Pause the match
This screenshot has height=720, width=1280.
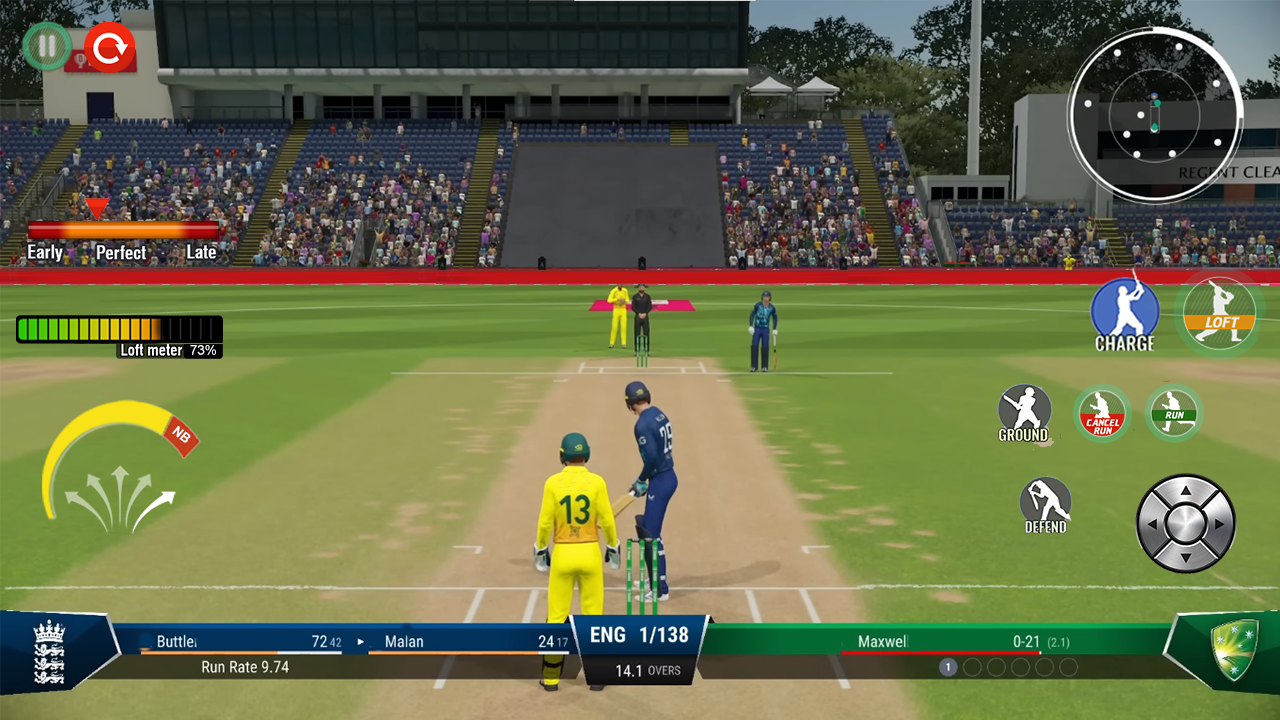click(45, 45)
